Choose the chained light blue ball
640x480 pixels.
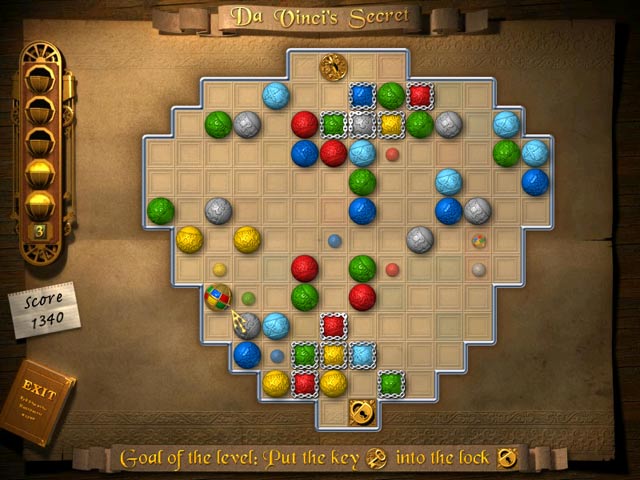point(362,354)
